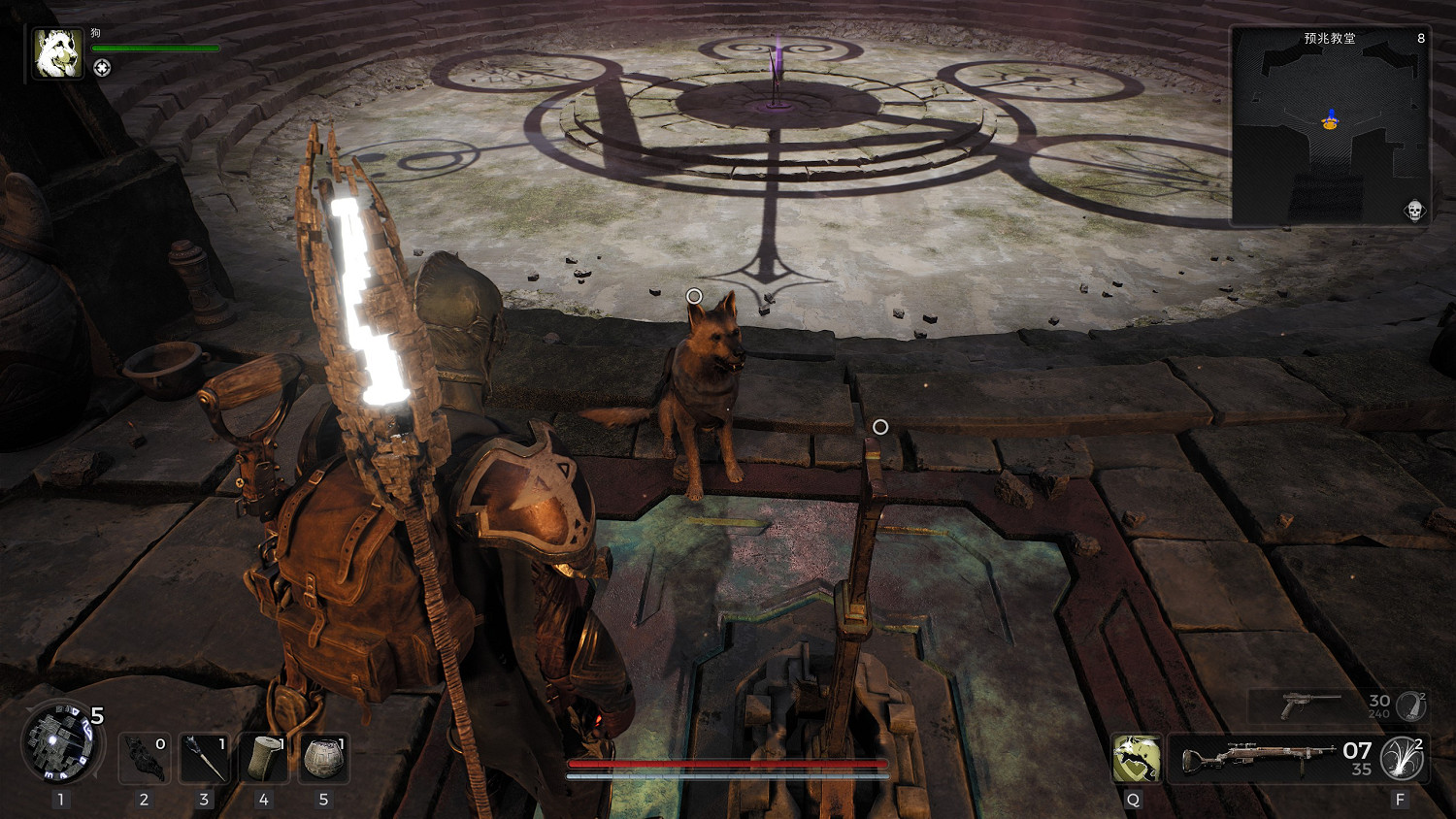This screenshot has height=819, width=1456.
Task: Activate the rifle's weapon mod icon
Action: pos(1403,758)
